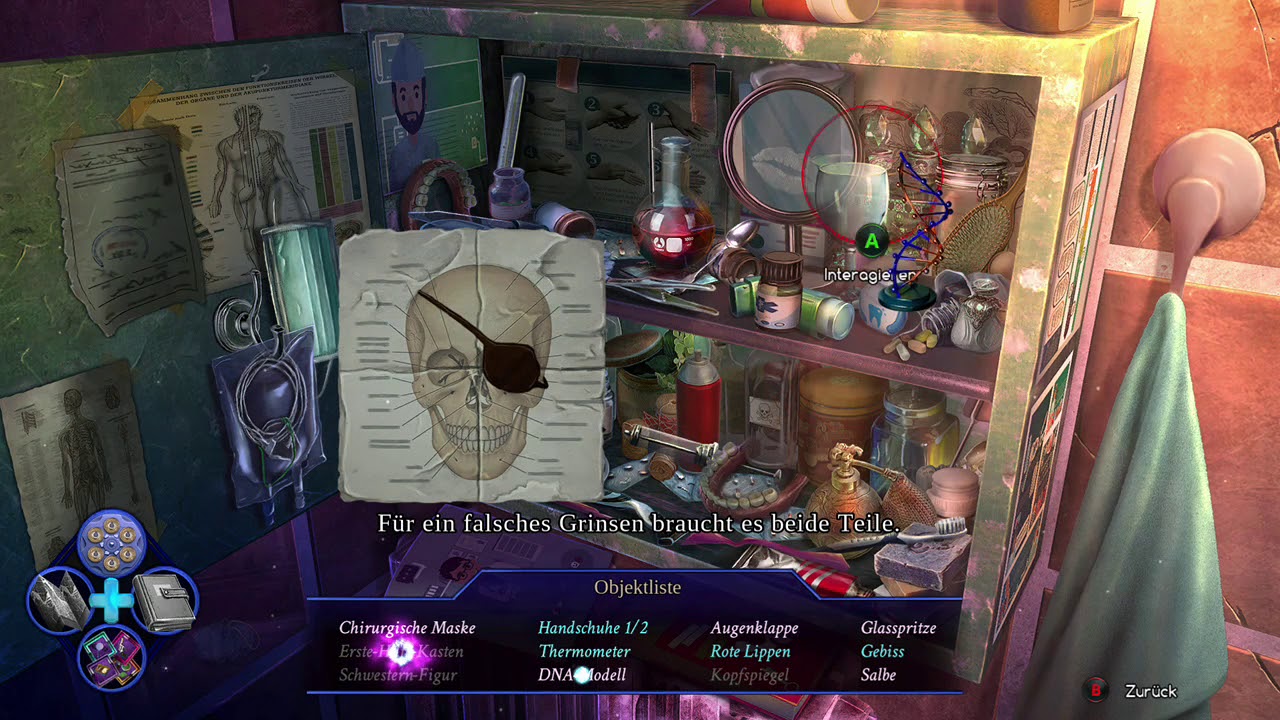Choose 'Rote Lippen' in the Objektliste

pos(750,652)
